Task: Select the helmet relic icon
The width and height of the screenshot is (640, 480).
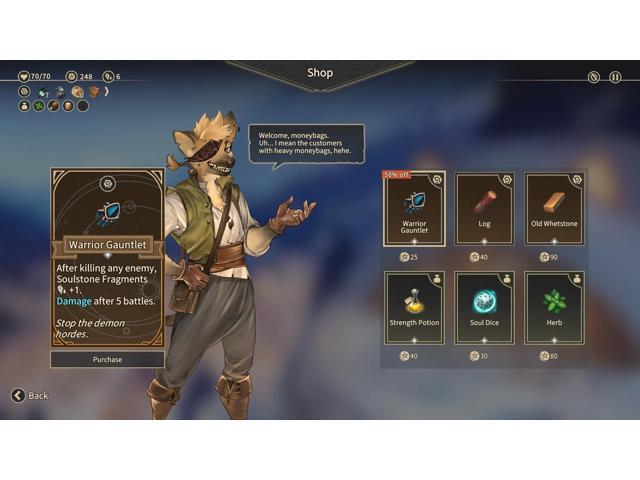Action: (60, 92)
